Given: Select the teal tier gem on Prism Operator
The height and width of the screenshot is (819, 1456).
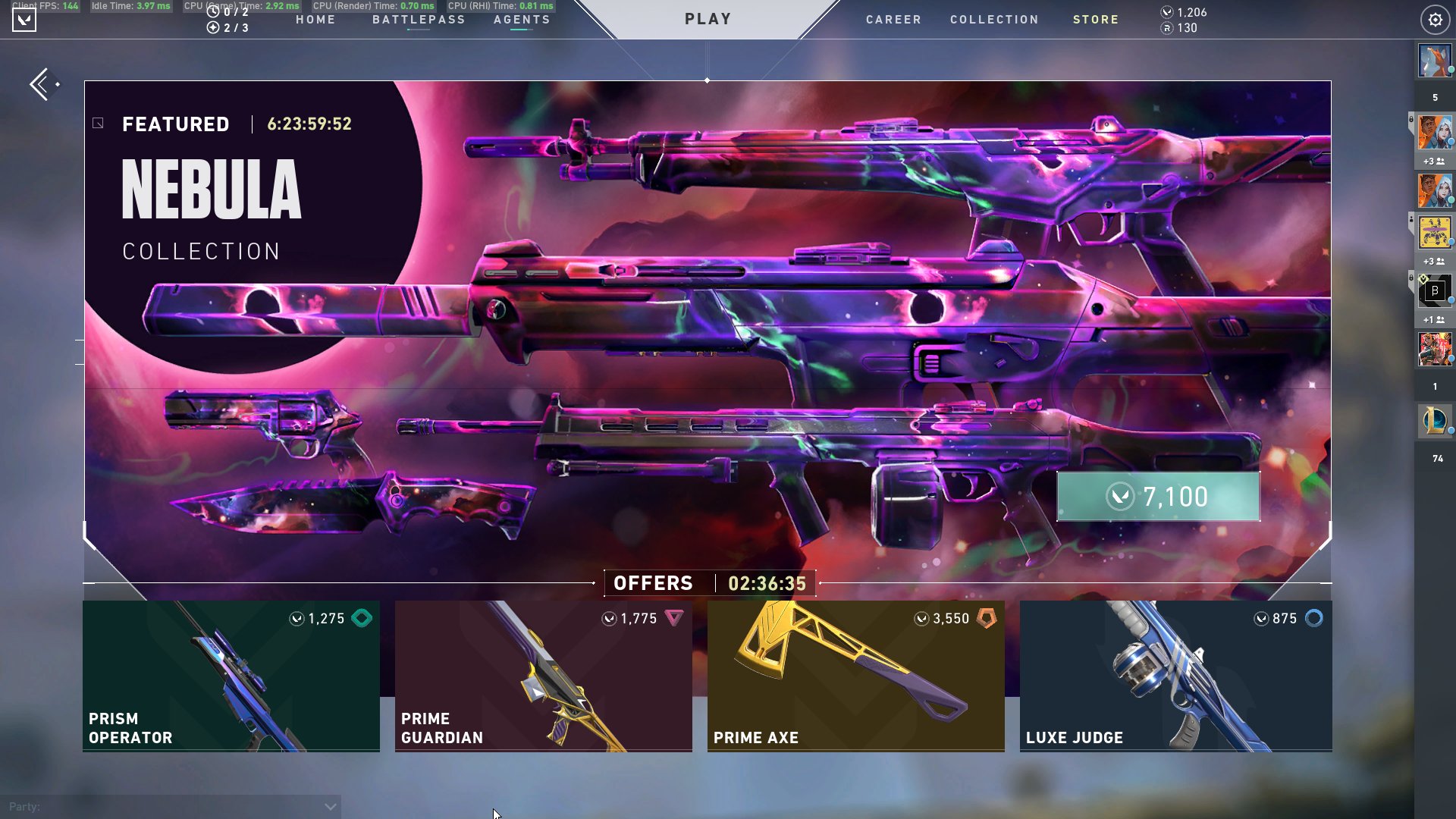Looking at the screenshot, I should (x=361, y=618).
